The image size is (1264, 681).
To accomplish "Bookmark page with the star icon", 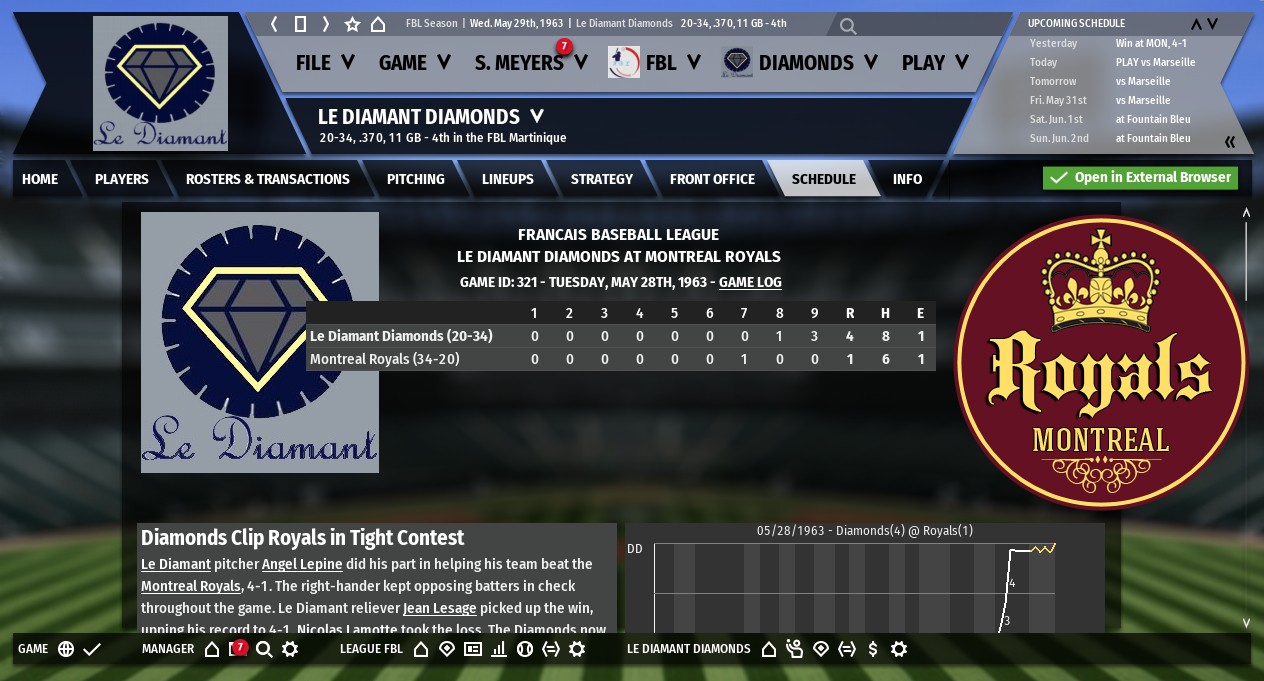I will click(352, 24).
